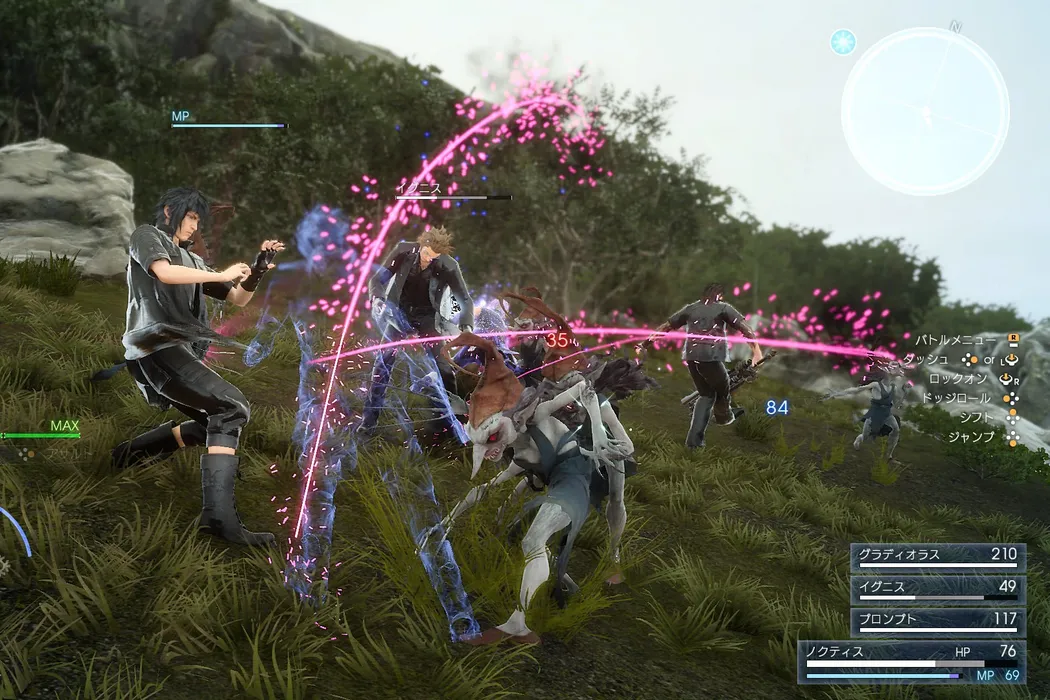Select the プロンプト party member row

tap(938, 622)
